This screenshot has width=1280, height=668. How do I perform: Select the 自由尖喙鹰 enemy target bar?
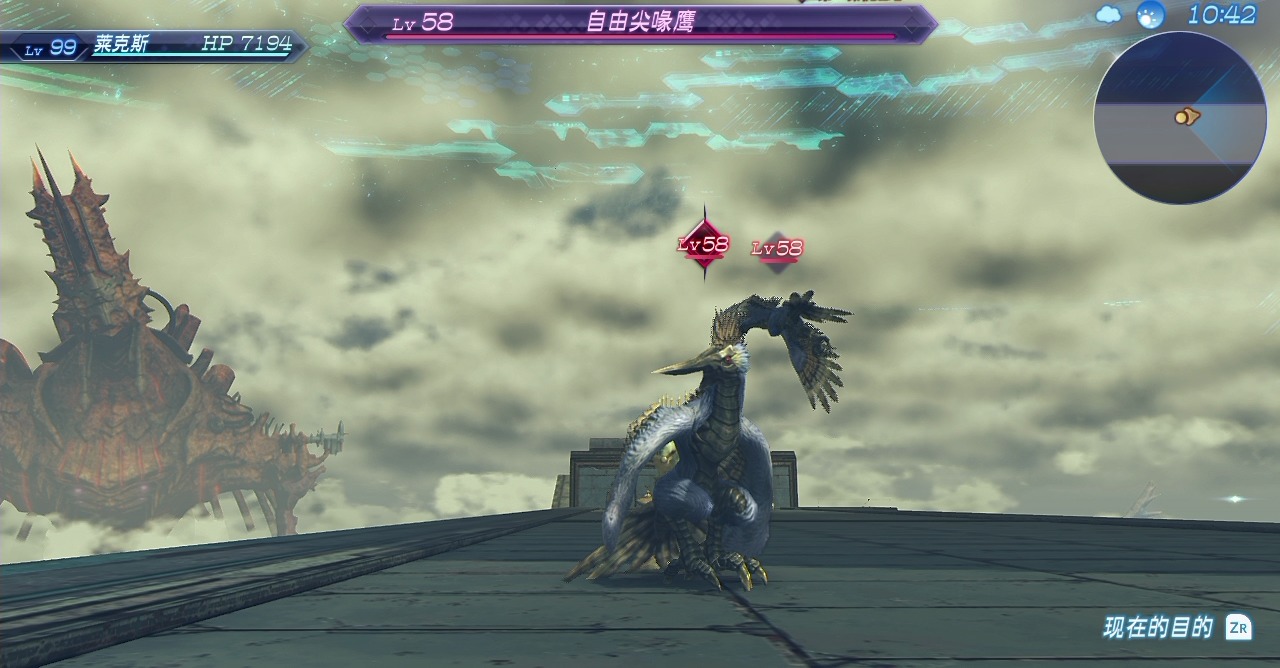[640, 24]
